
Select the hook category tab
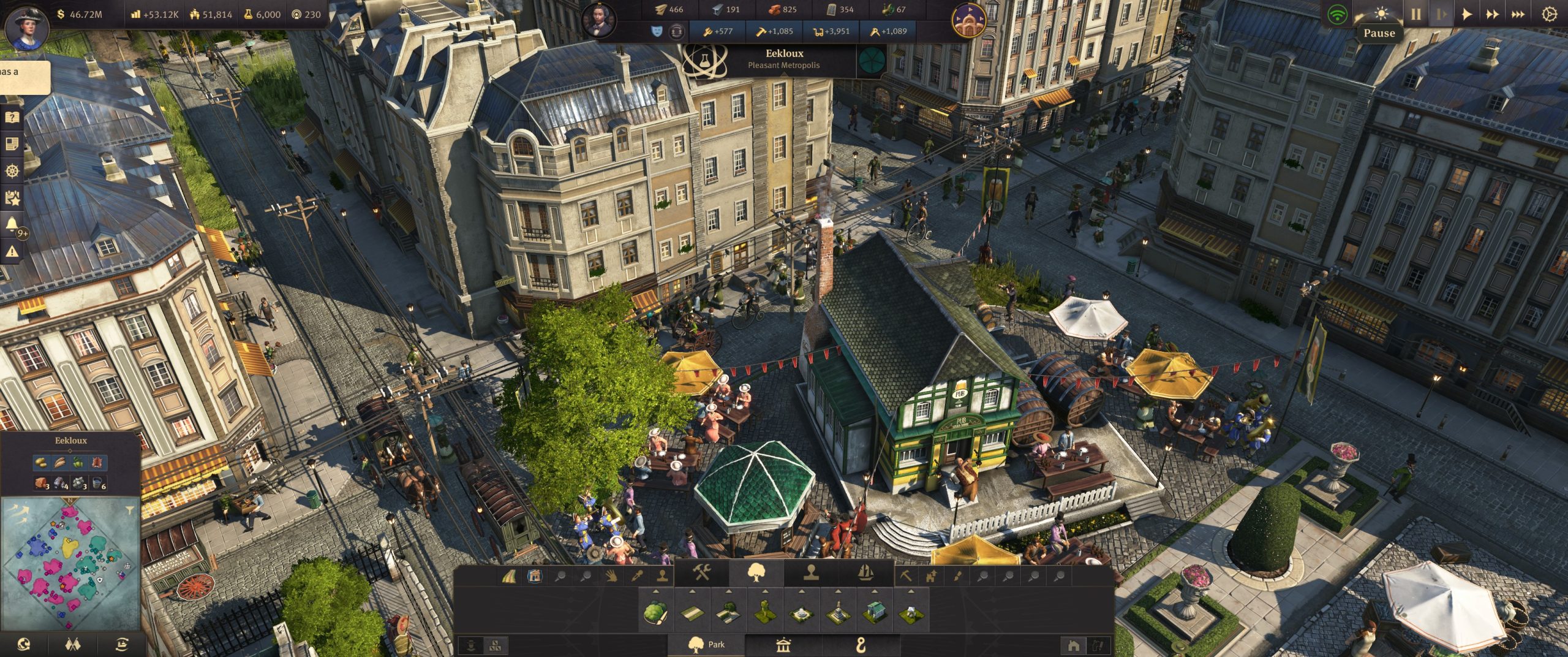click(861, 644)
